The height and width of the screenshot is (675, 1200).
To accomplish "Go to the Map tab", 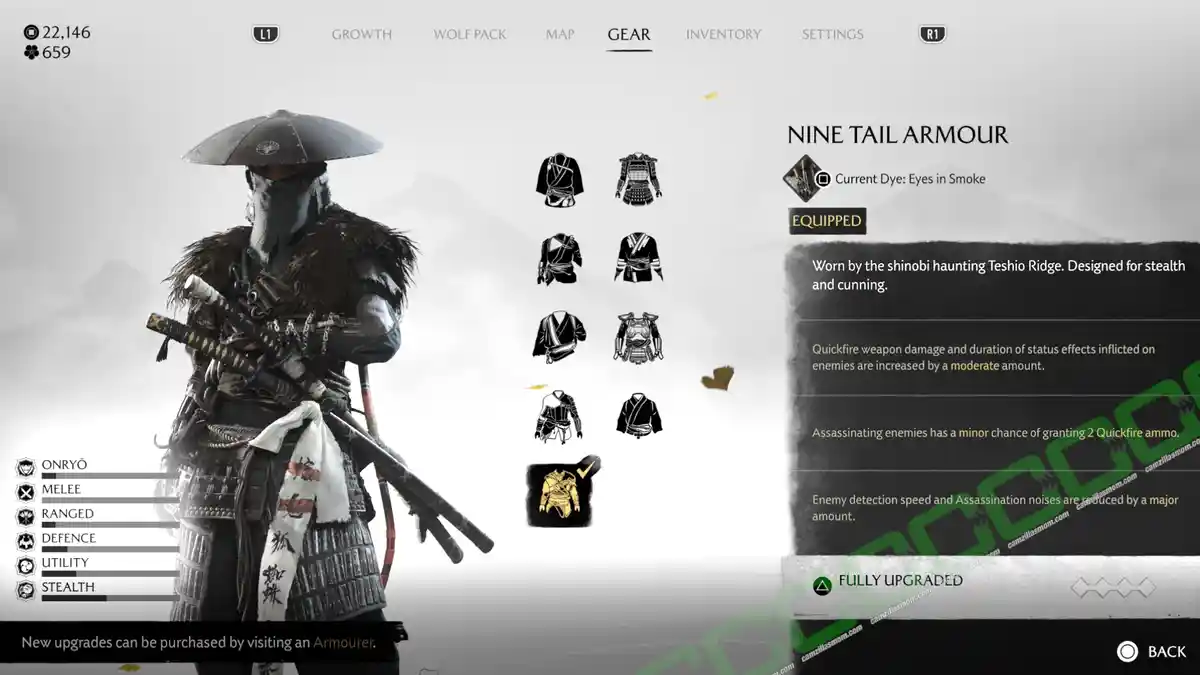I will 560,34.
